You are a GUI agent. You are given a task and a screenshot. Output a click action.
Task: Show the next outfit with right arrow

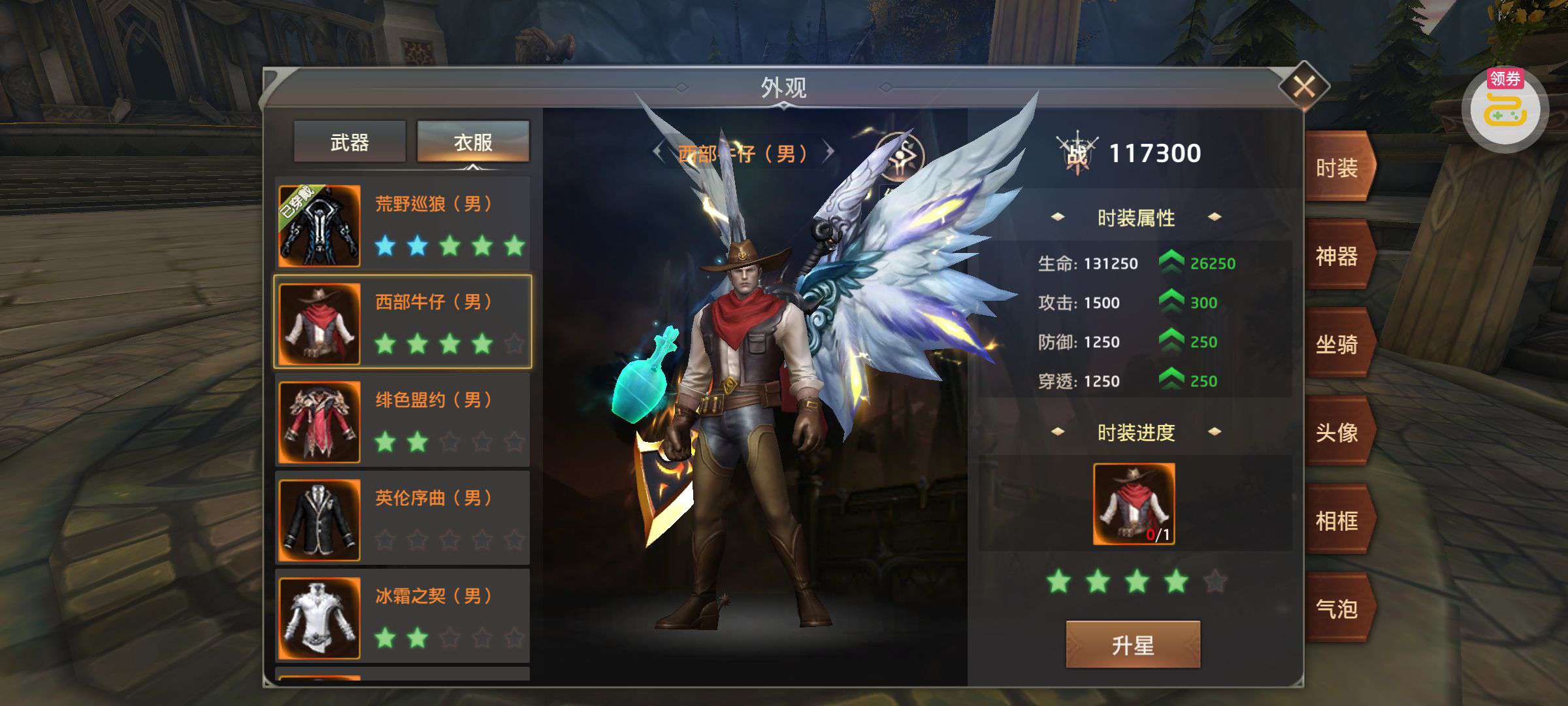(x=829, y=153)
